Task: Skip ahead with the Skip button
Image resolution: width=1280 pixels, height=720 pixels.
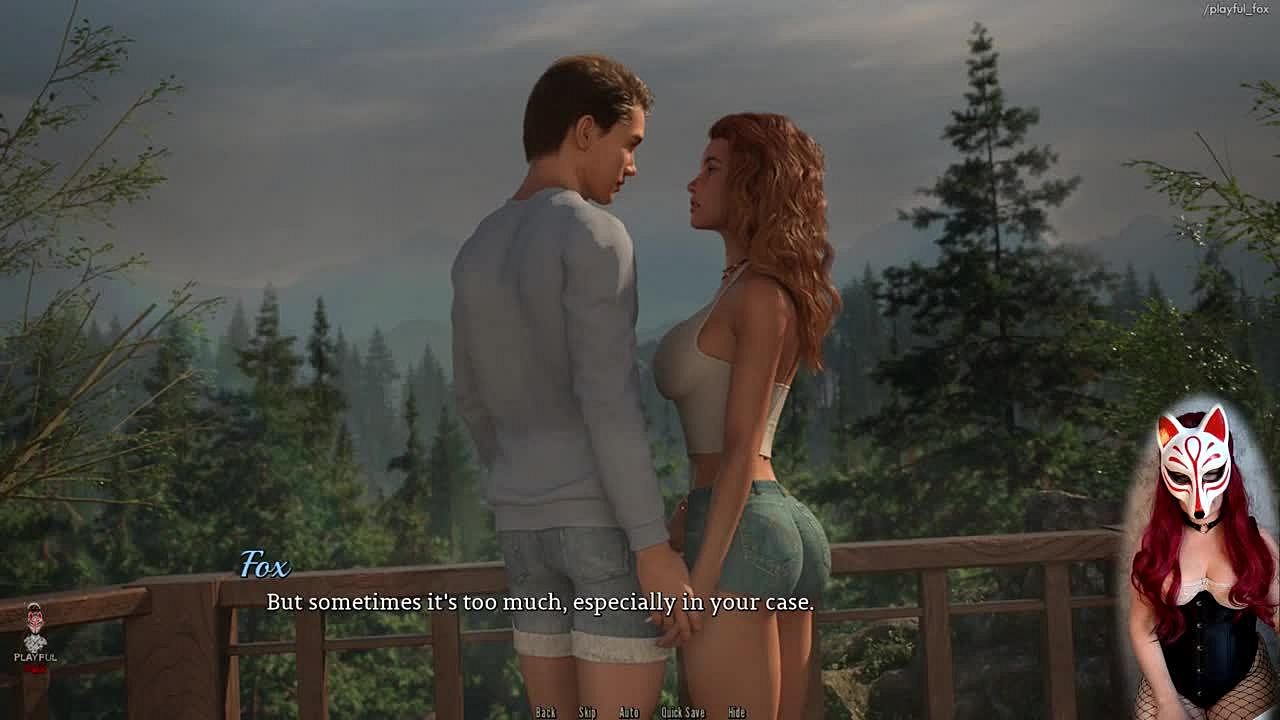Action: pyautogui.click(x=587, y=712)
